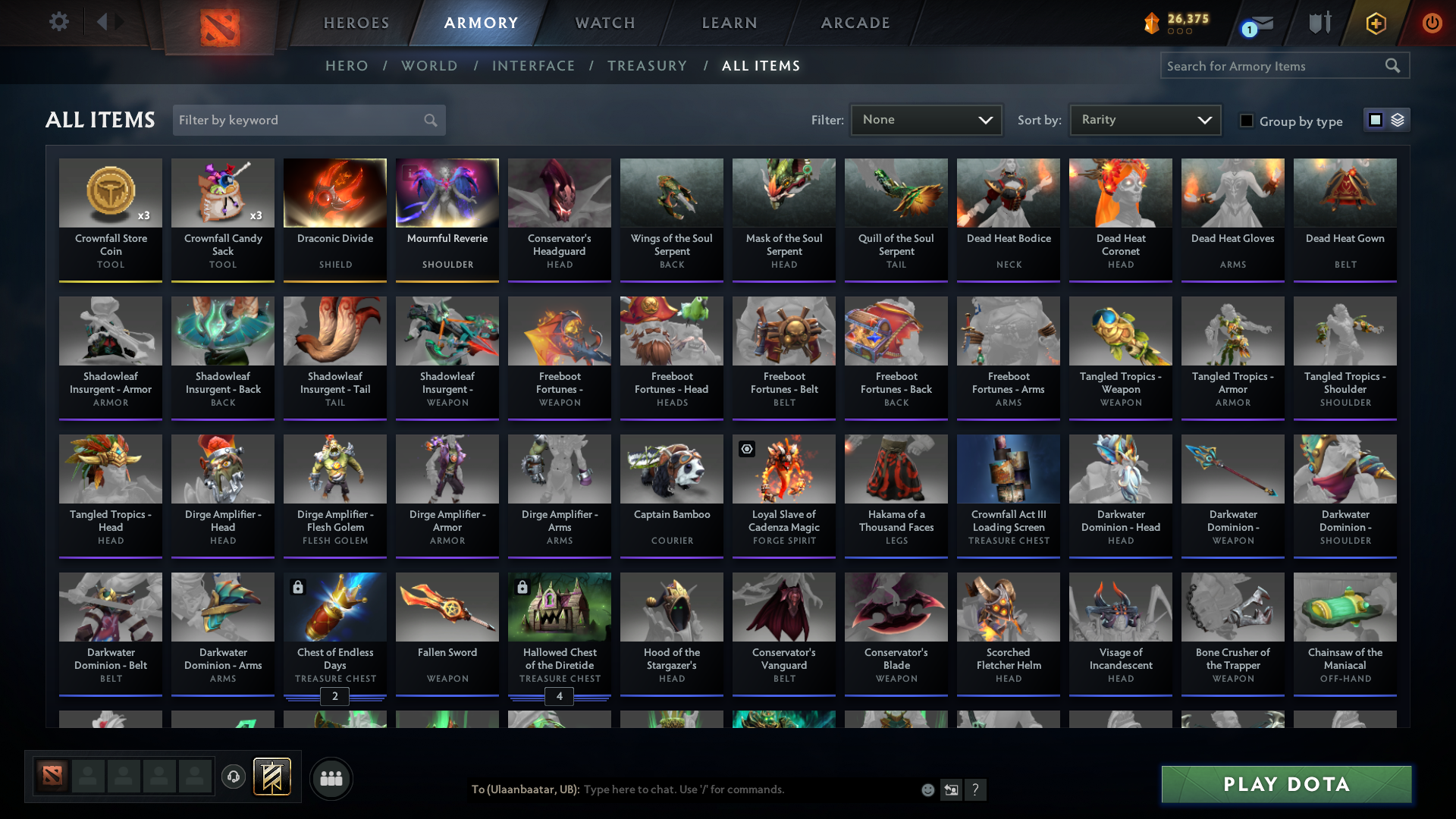Image resolution: width=1456 pixels, height=819 pixels.
Task: Open the settings gear icon
Action: pyautogui.click(x=59, y=22)
